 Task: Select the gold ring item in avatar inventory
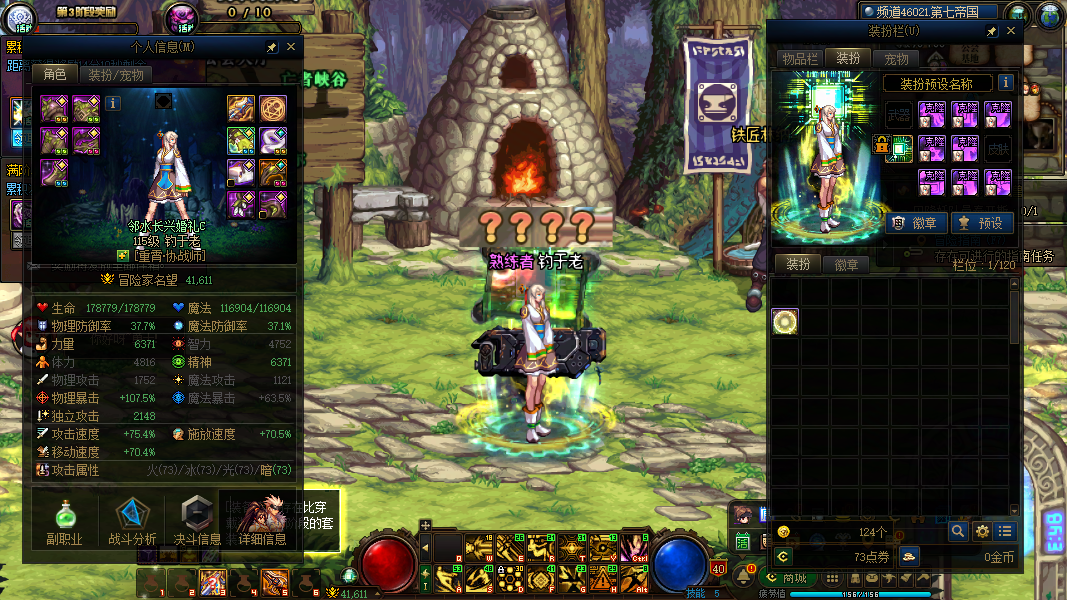pos(785,322)
